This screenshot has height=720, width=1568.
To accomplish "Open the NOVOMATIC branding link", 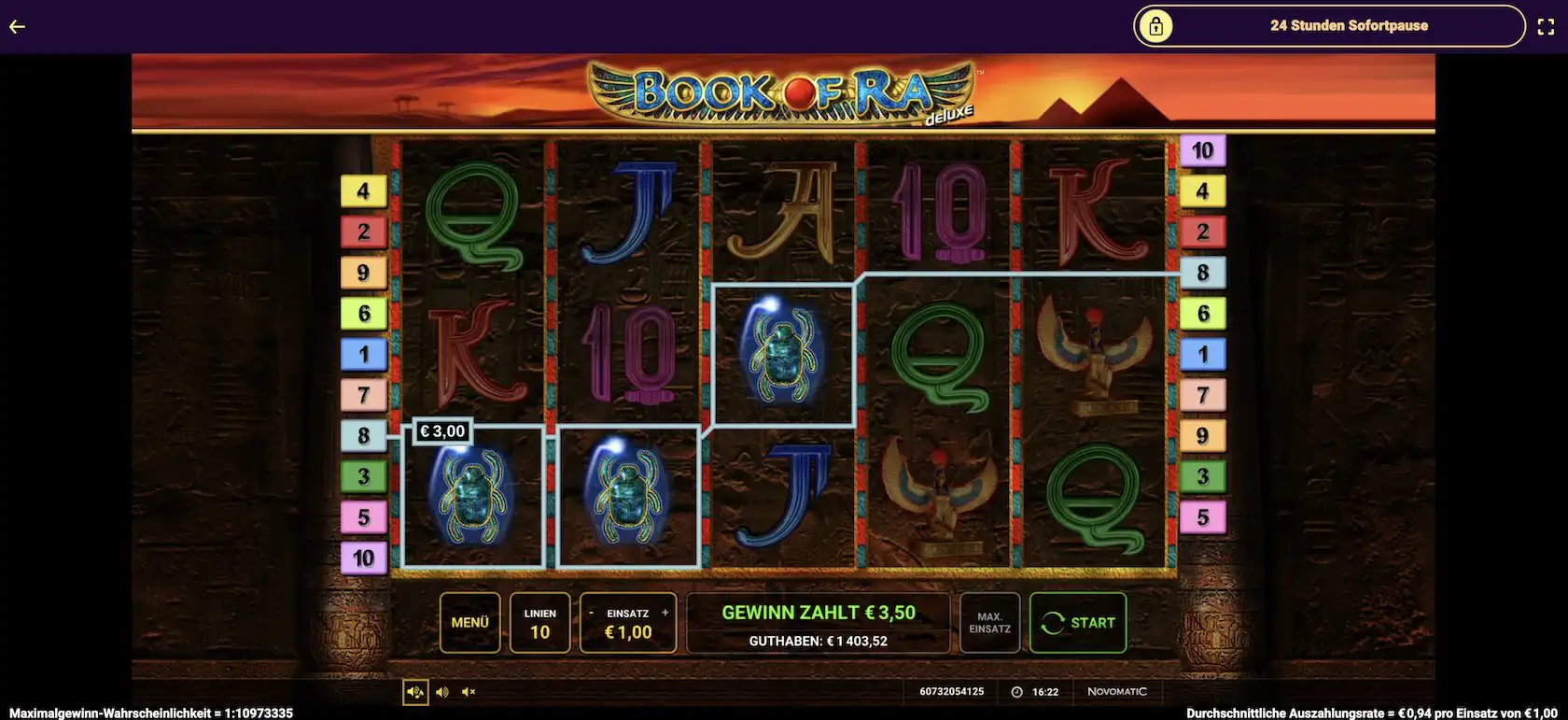I will [1118, 691].
